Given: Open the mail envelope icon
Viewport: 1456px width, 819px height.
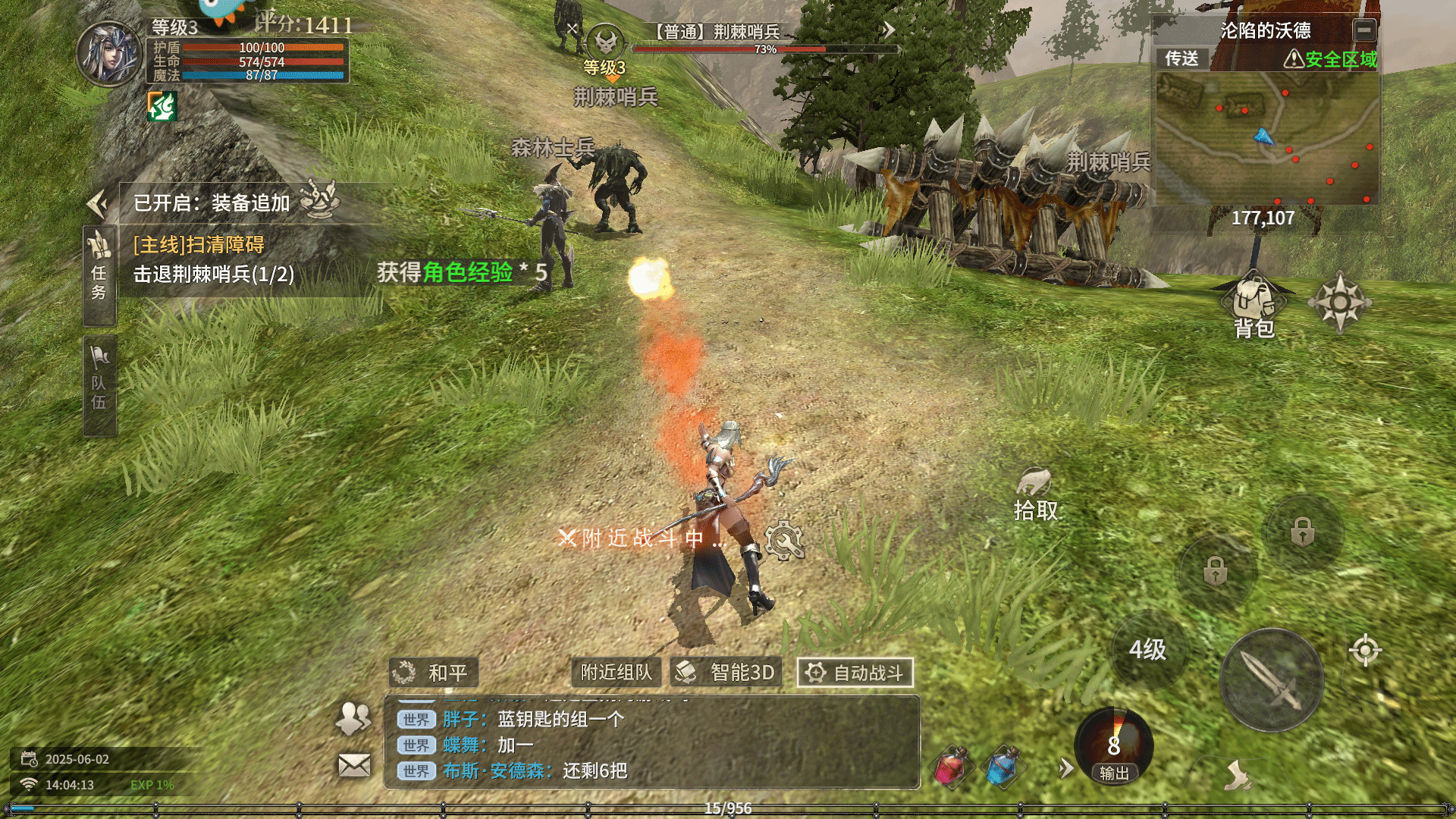Looking at the screenshot, I should tap(354, 765).
